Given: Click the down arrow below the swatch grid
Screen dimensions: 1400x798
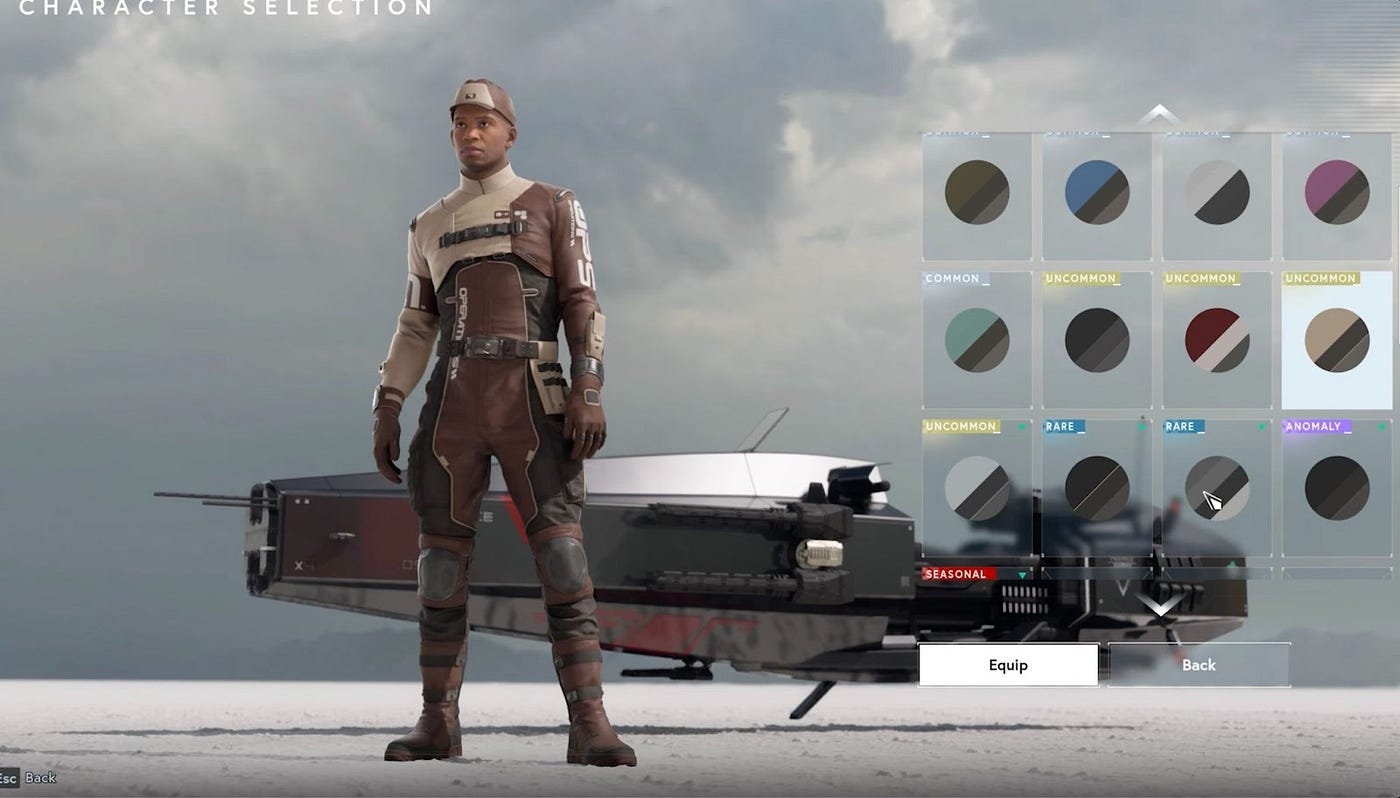Looking at the screenshot, I should (1158, 604).
